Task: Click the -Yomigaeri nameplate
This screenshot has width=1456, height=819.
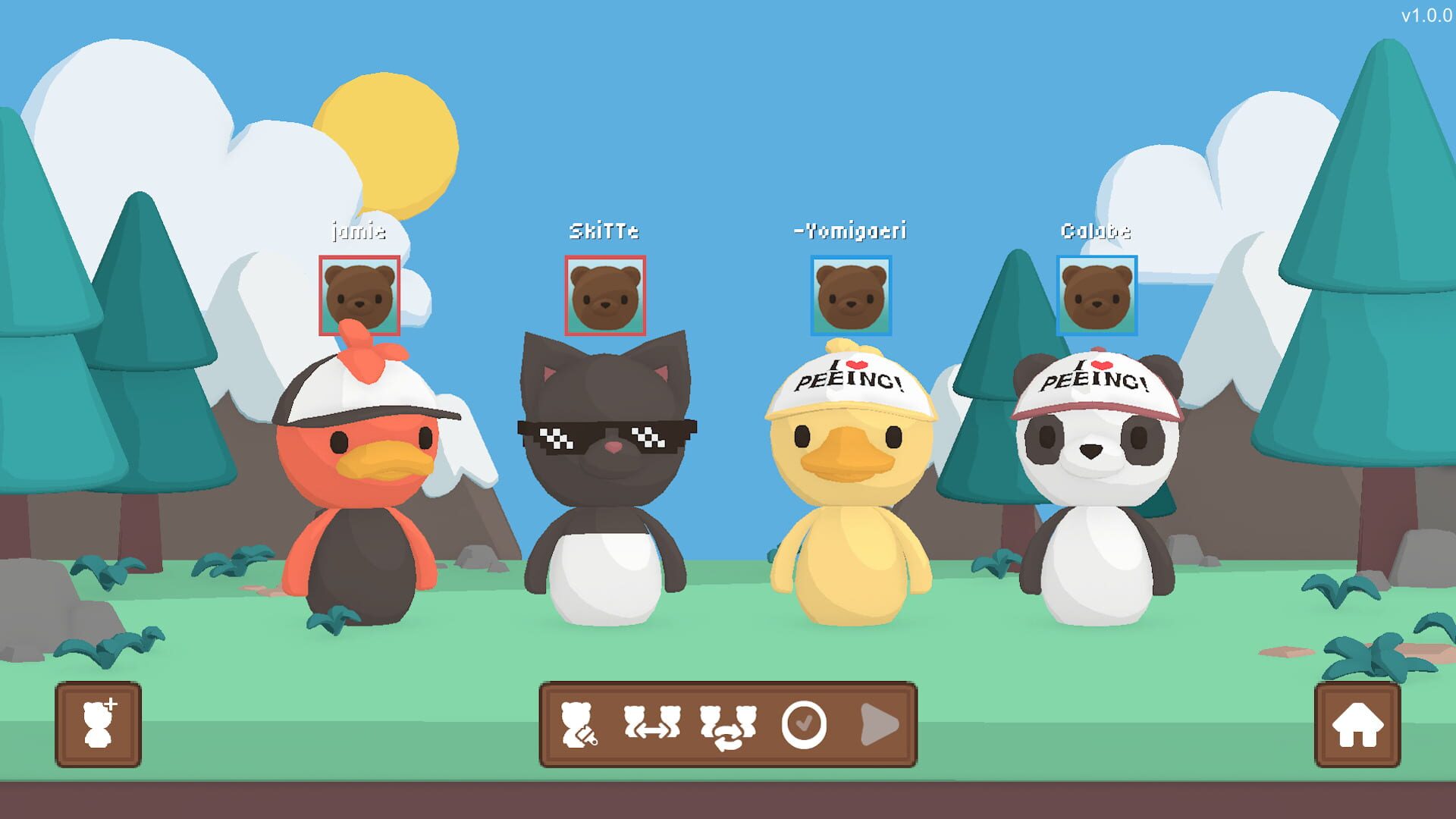Action: (x=851, y=232)
